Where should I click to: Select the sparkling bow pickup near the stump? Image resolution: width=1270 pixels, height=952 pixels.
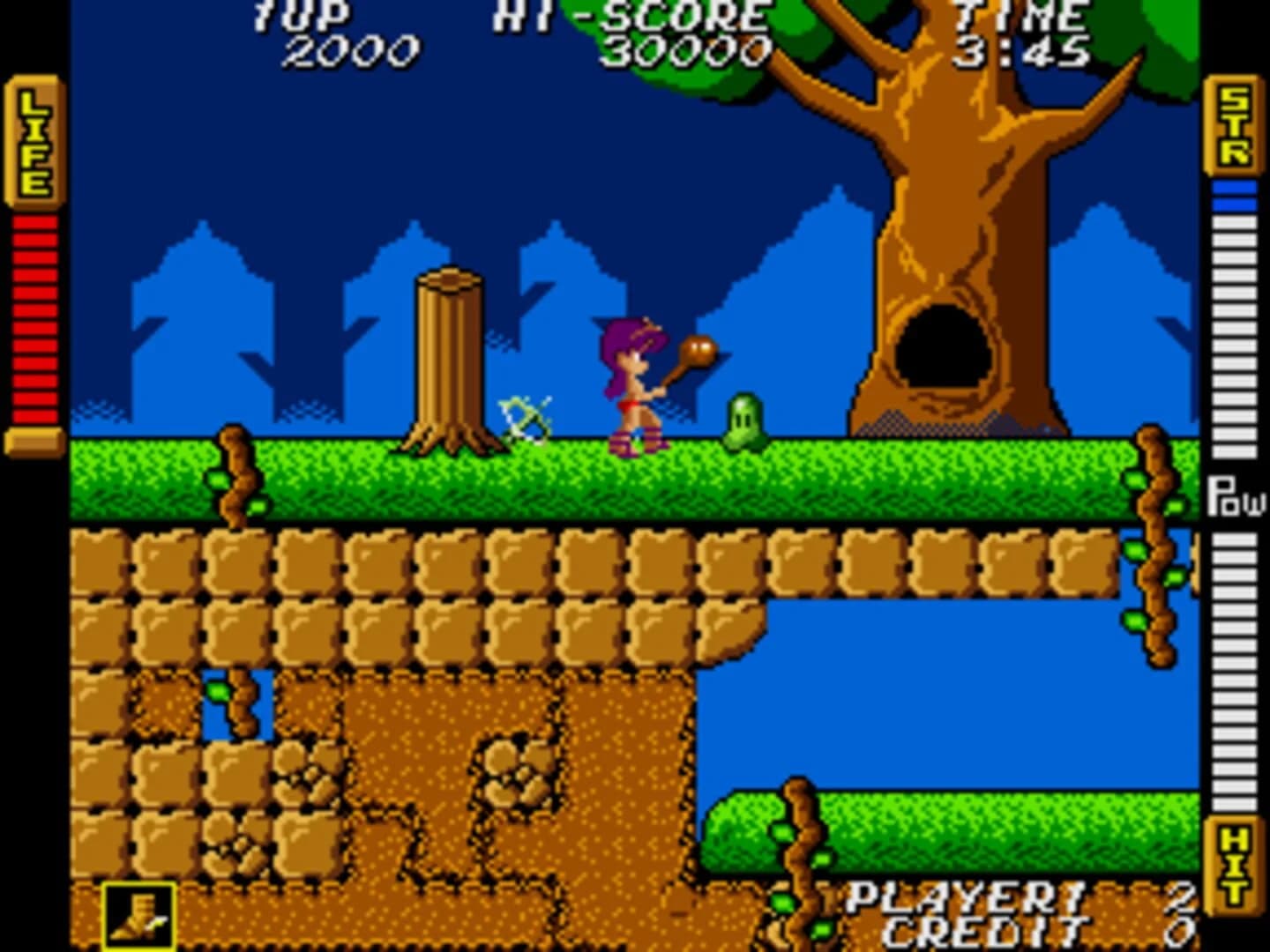tap(526, 419)
